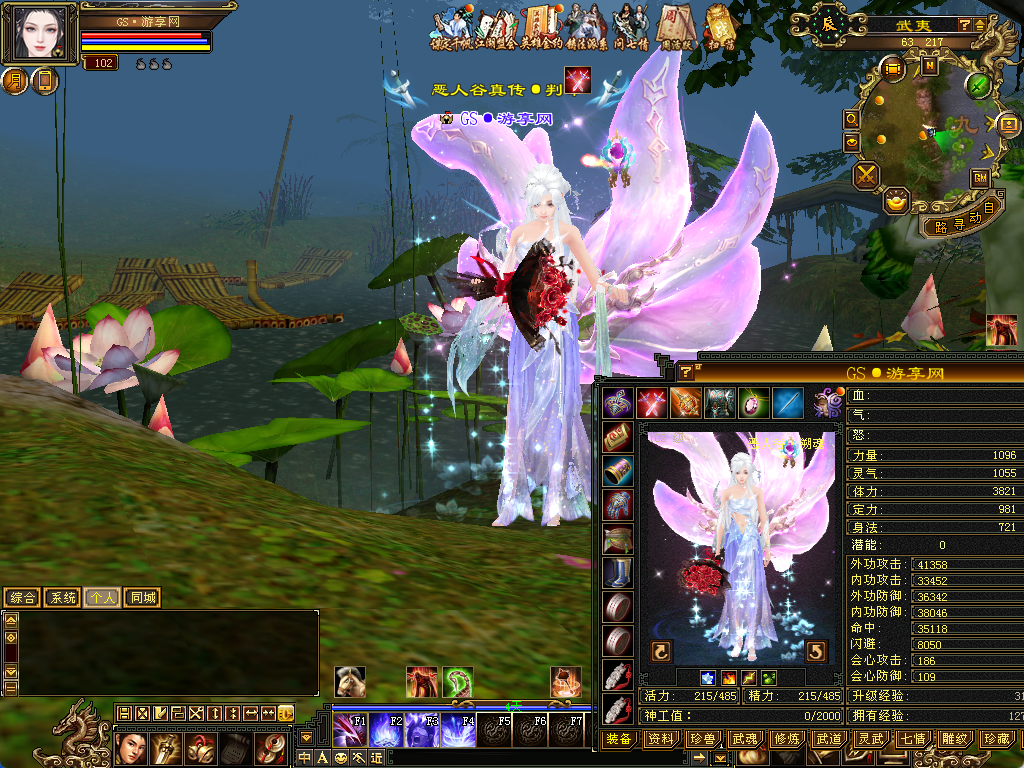Open the 周活跃 weekly activity icon
The width and height of the screenshot is (1024, 768).
click(x=671, y=24)
